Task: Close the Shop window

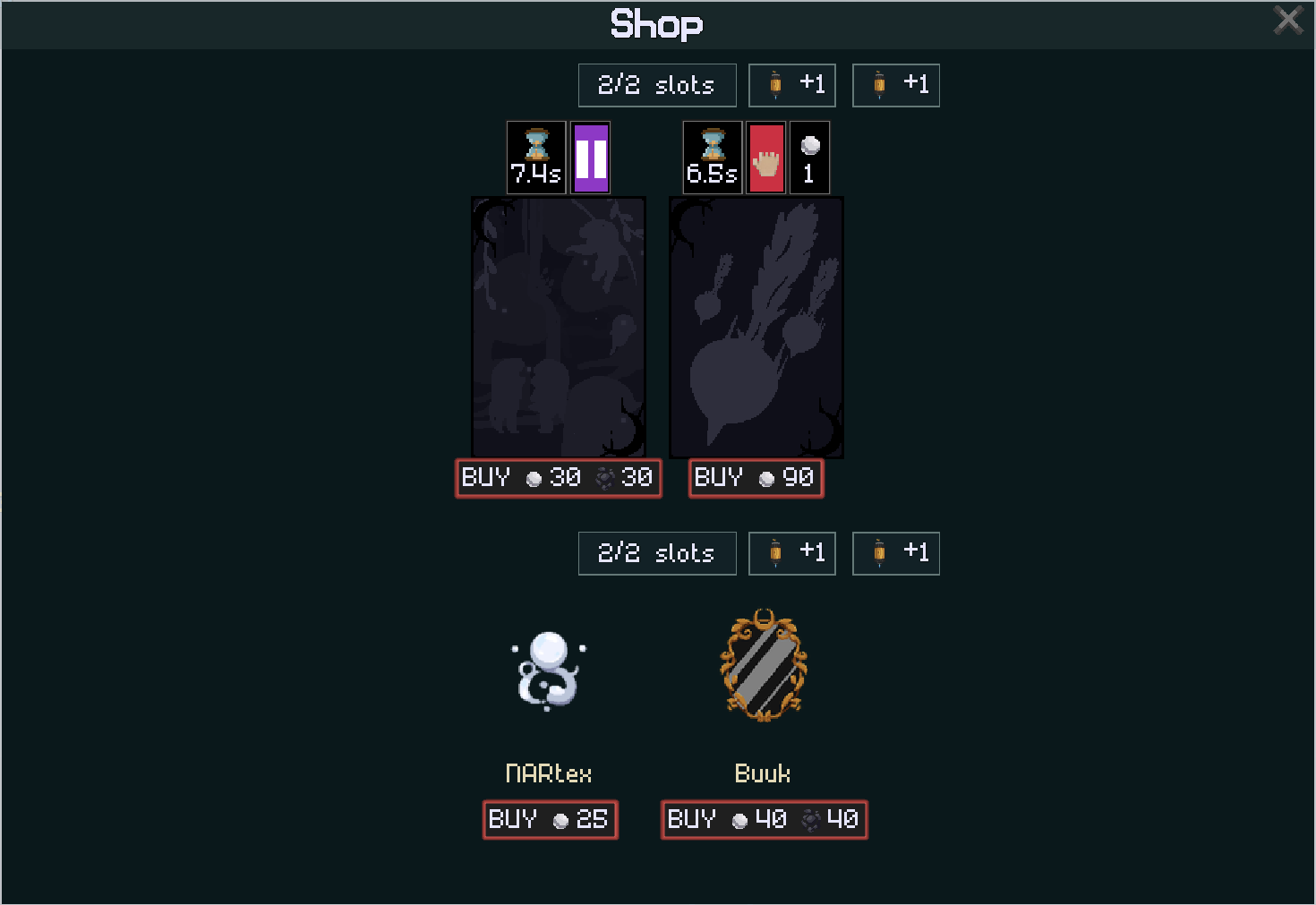Action: [1287, 18]
